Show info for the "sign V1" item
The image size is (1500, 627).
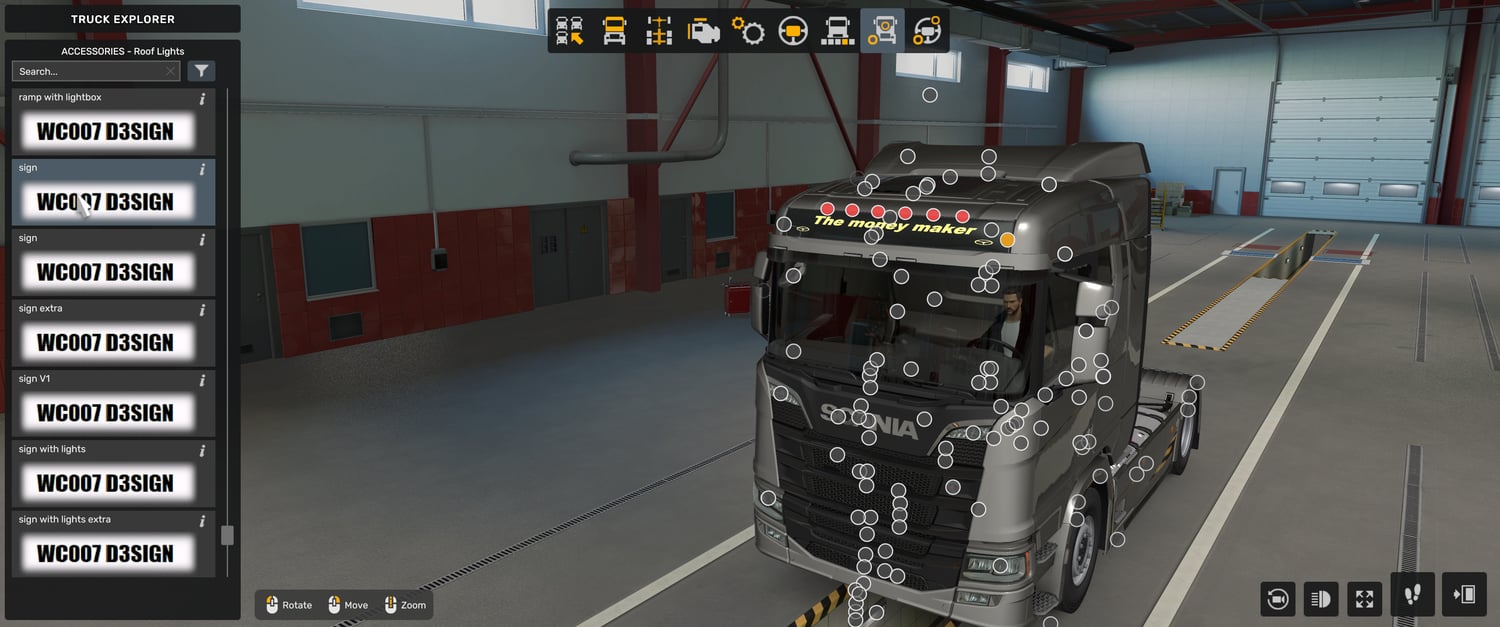coord(202,380)
